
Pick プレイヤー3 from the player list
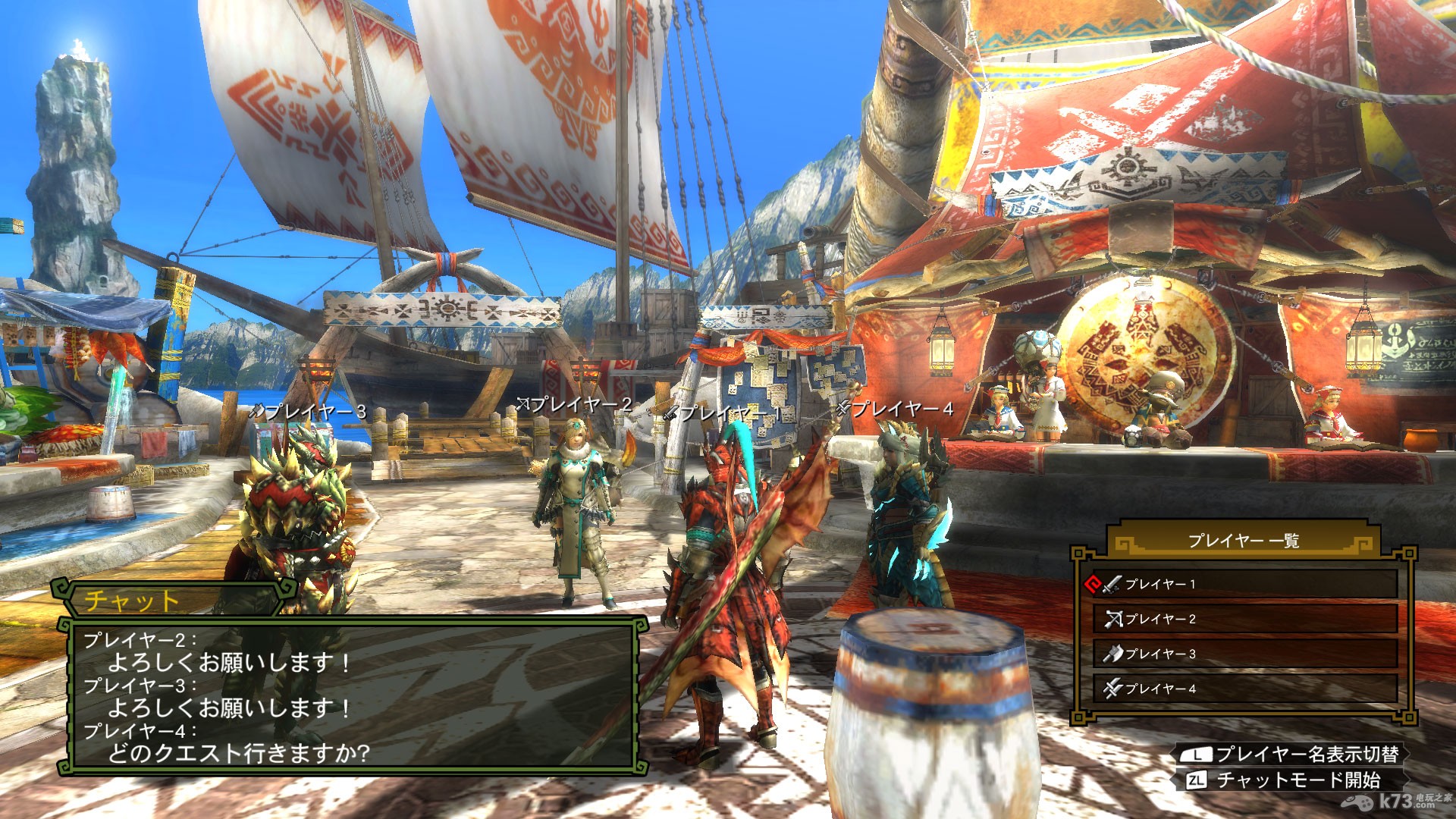pyautogui.click(x=1244, y=654)
